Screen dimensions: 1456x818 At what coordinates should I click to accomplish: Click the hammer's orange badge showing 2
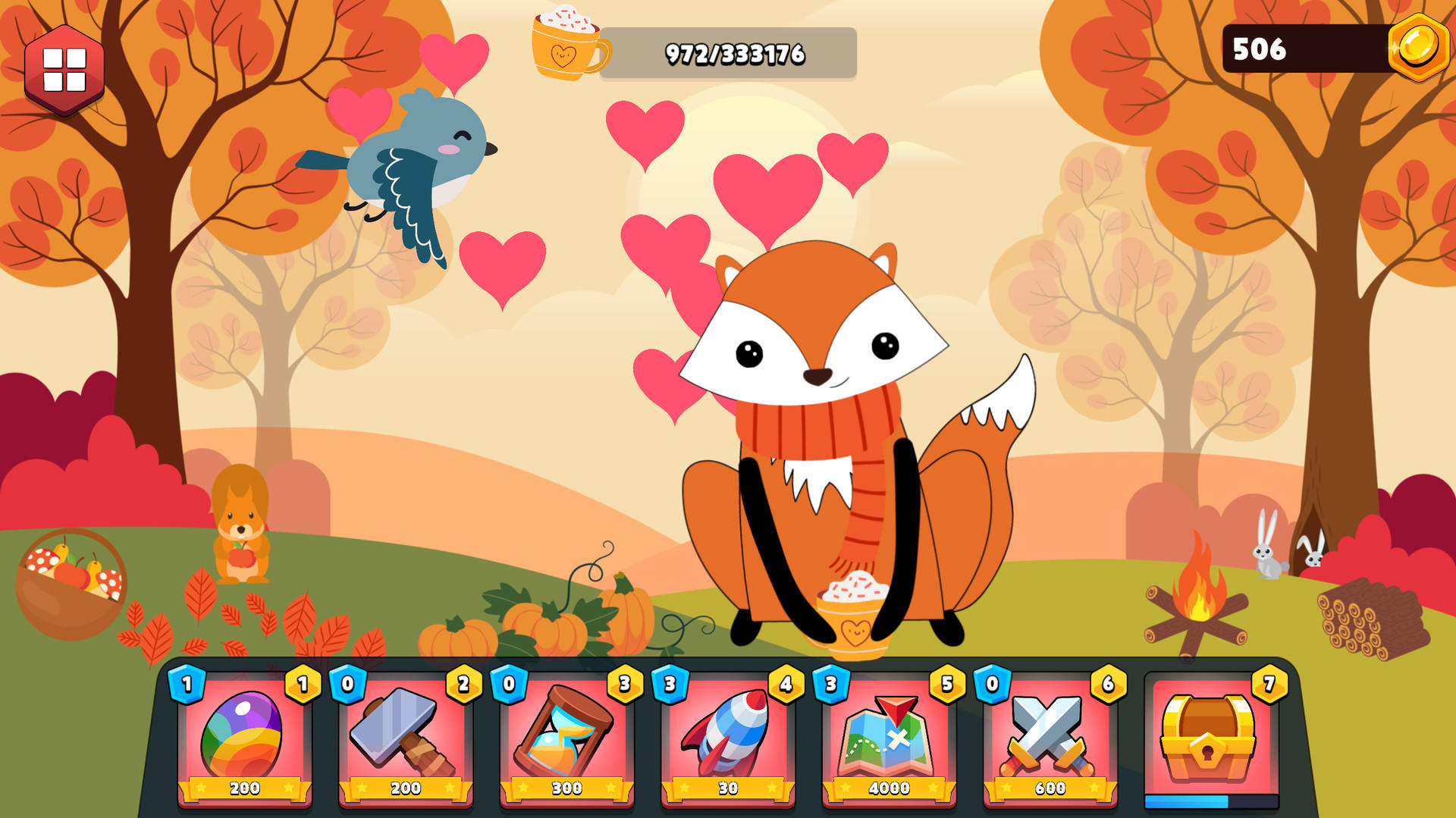[x=463, y=684]
